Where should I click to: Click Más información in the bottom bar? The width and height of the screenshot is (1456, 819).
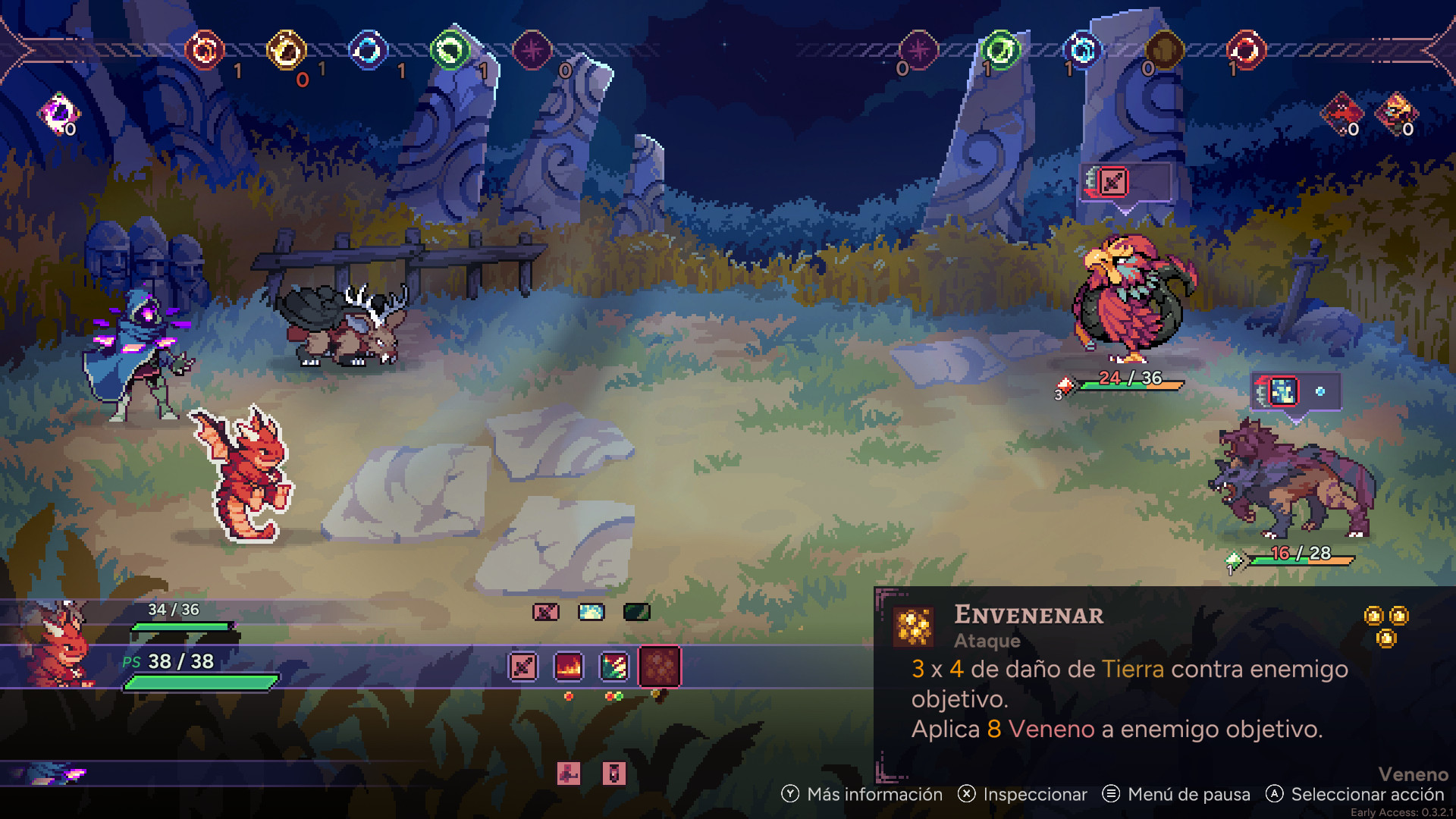tap(863, 794)
